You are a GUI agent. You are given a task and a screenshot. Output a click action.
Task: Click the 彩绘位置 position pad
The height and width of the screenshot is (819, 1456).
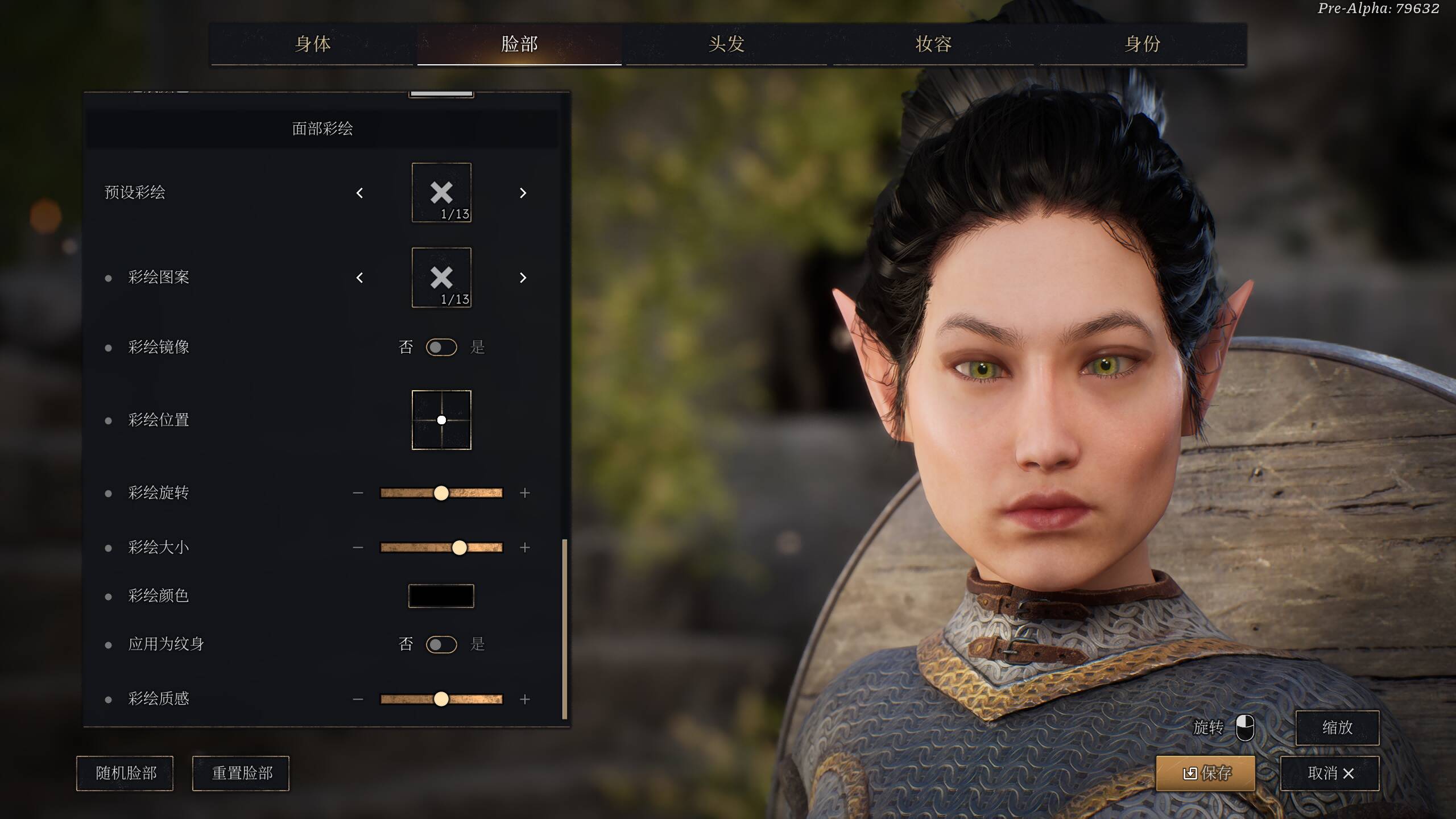click(x=441, y=420)
